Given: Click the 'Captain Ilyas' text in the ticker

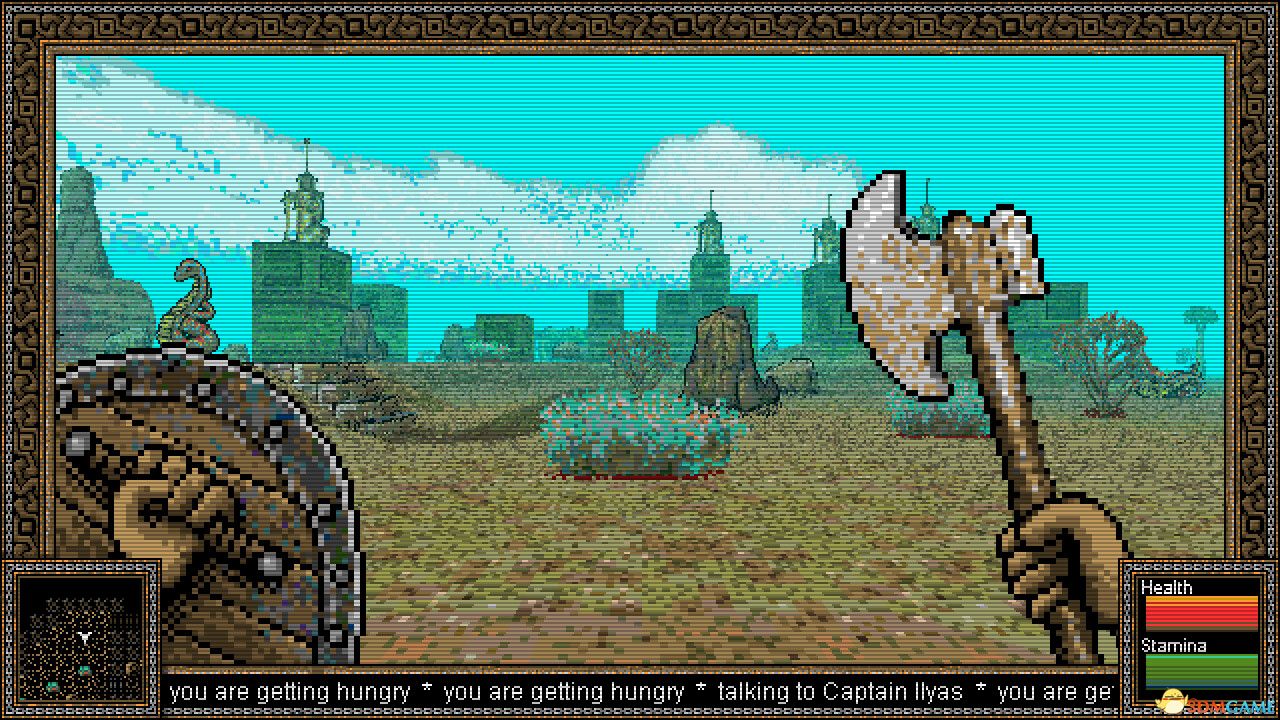Looking at the screenshot, I should click(x=895, y=691).
